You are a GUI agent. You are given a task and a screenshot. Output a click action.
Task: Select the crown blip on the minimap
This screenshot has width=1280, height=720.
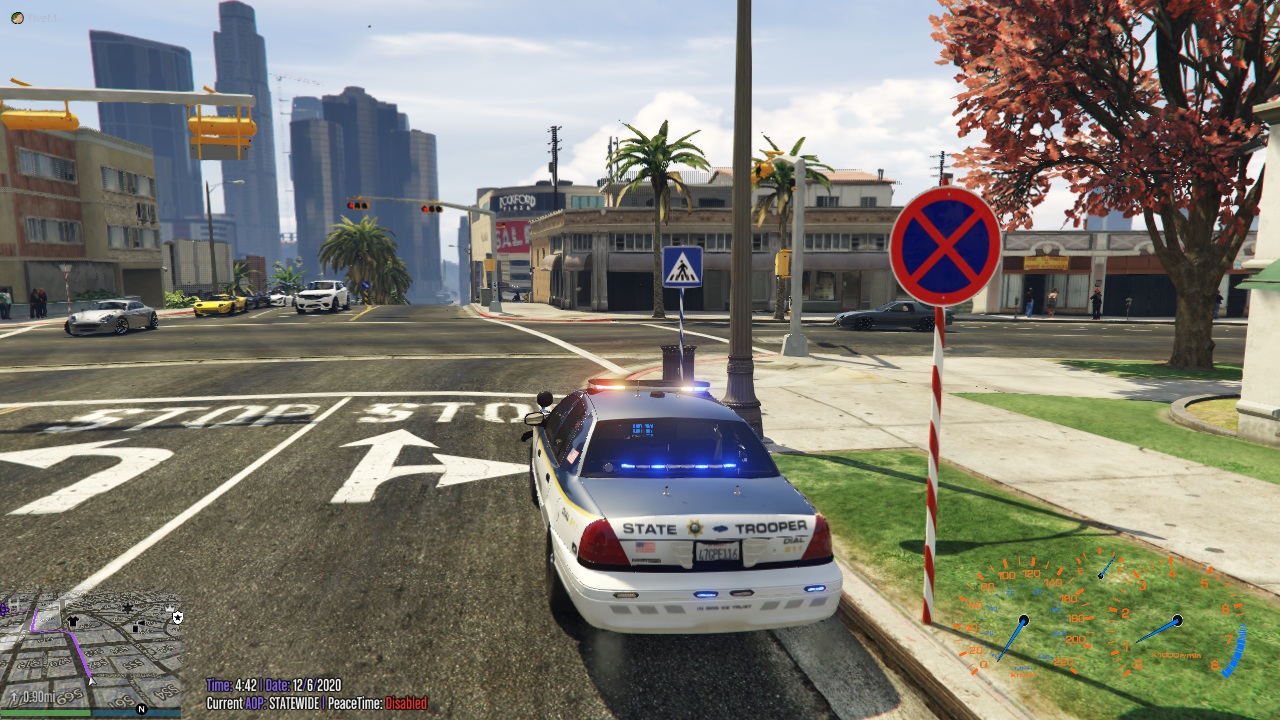(169, 609)
